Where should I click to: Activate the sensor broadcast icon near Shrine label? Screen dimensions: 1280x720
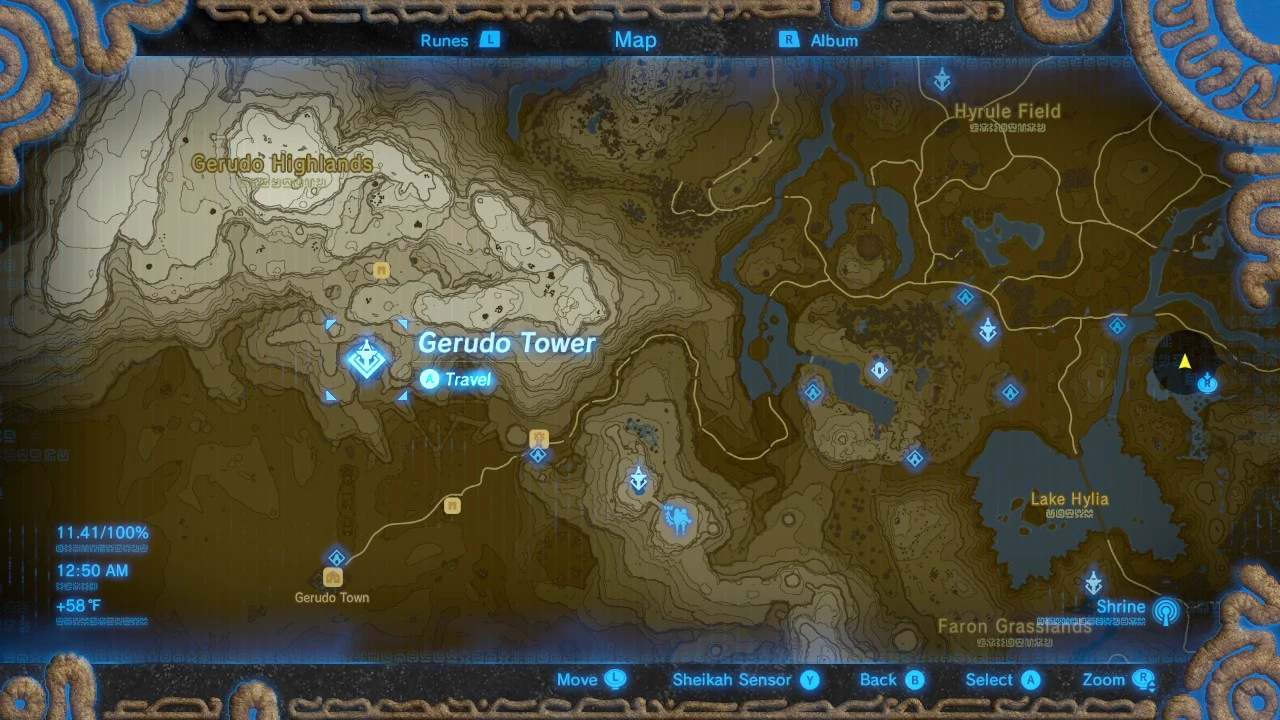coord(1166,611)
